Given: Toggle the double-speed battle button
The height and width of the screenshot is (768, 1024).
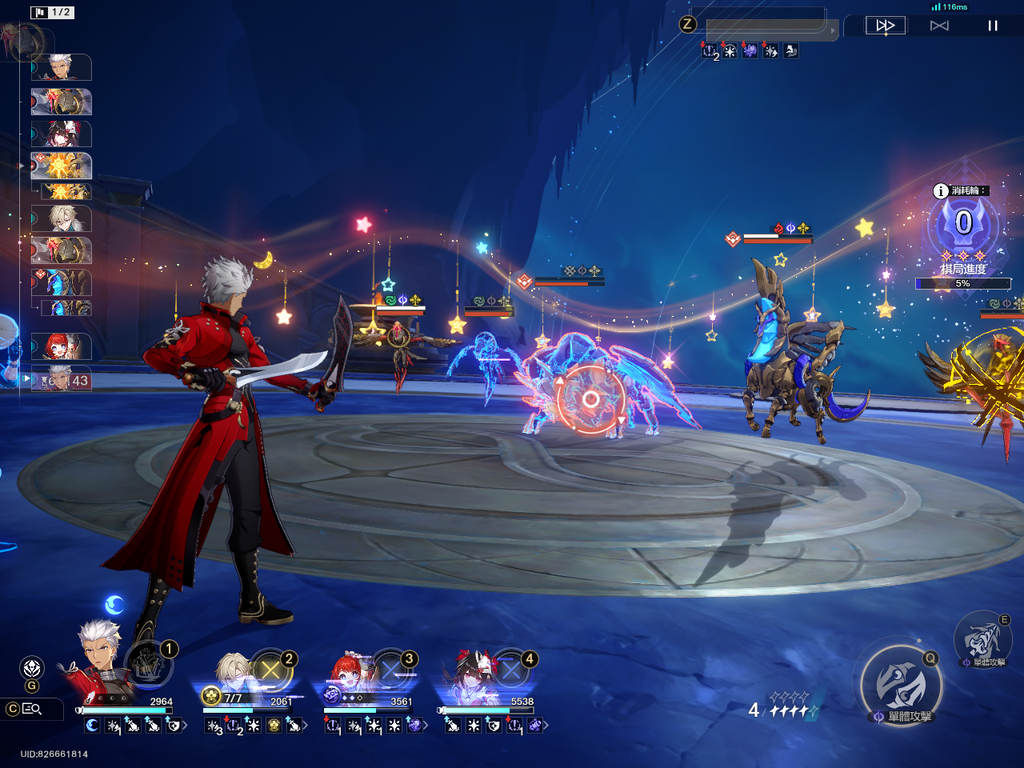Looking at the screenshot, I should tap(885, 26).
